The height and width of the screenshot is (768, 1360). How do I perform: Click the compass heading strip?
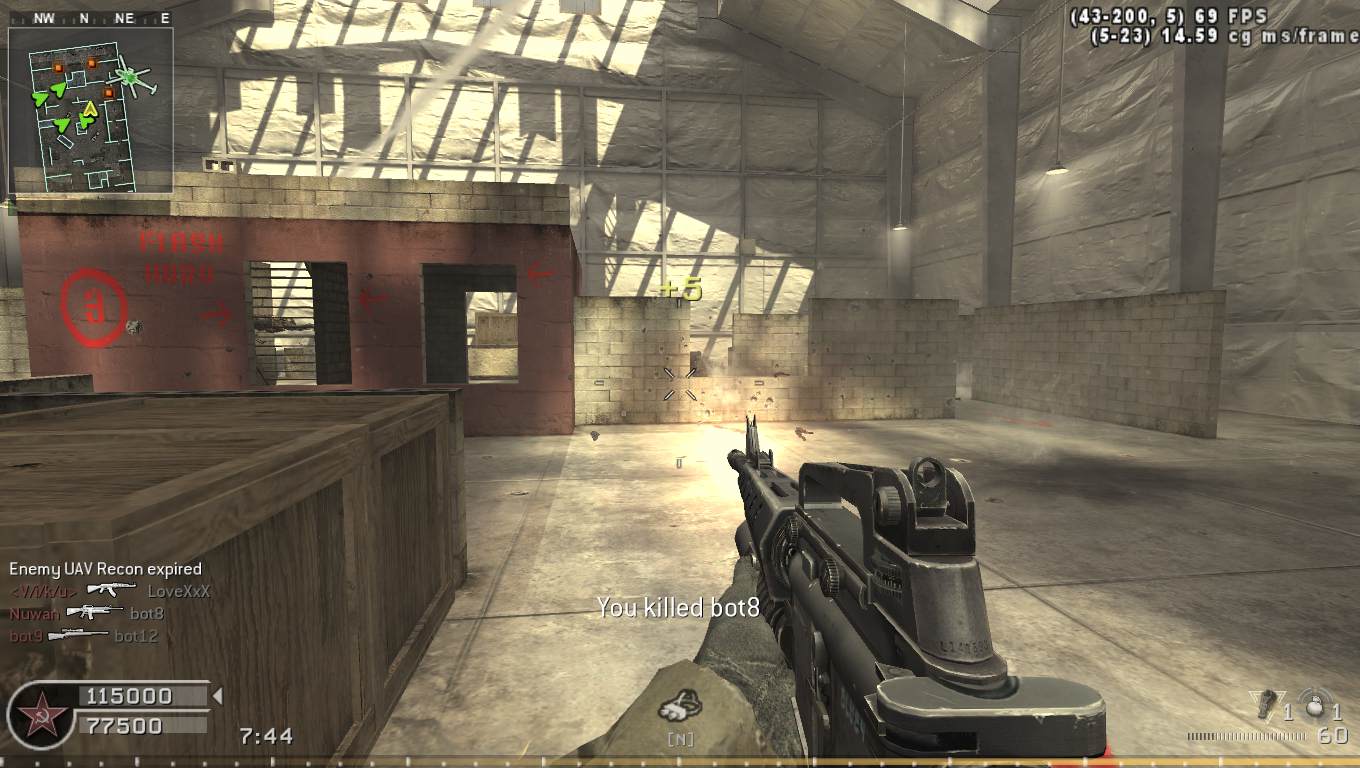(90, 18)
